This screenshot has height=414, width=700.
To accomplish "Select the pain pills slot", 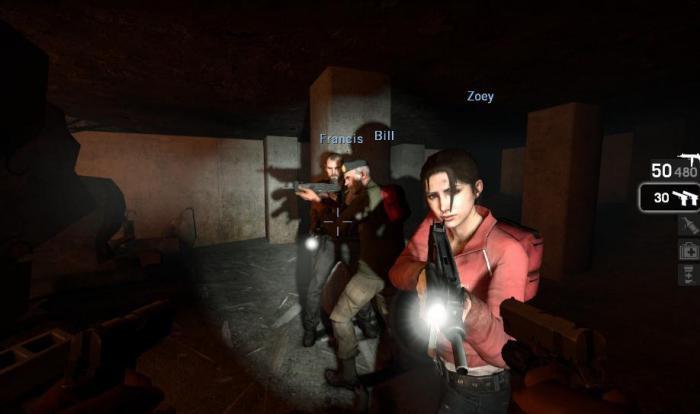I will tap(687, 274).
